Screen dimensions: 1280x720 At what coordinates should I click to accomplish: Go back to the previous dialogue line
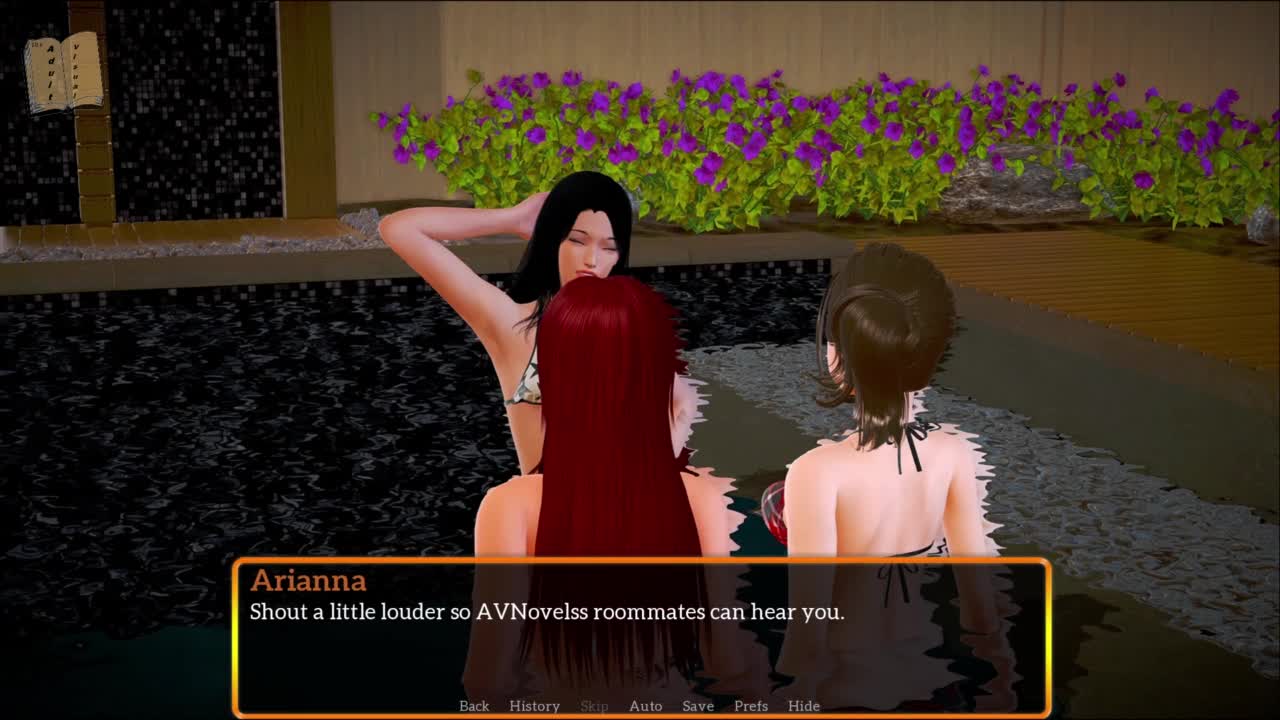pos(474,706)
